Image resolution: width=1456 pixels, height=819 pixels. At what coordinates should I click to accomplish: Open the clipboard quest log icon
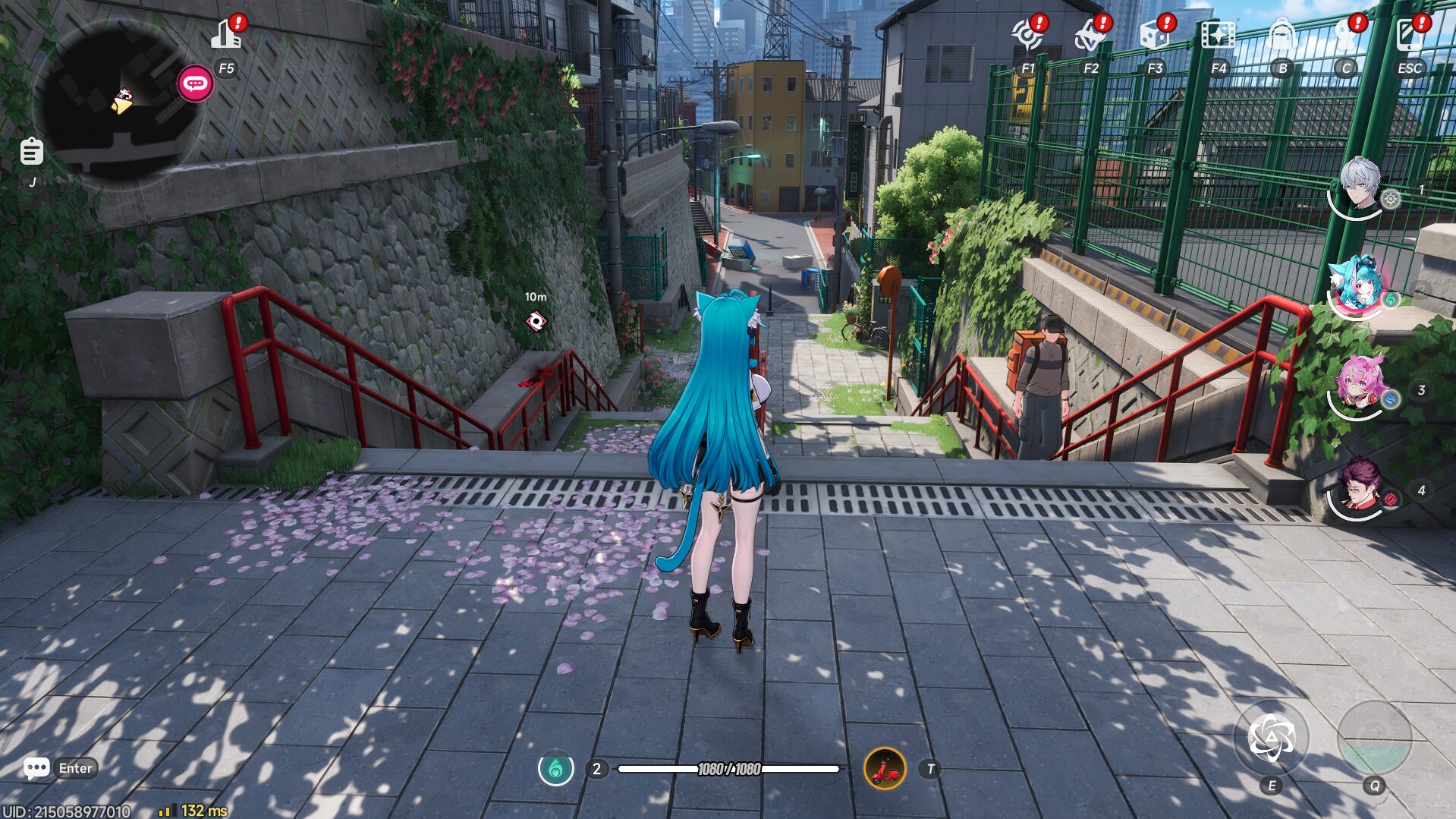click(31, 152)
